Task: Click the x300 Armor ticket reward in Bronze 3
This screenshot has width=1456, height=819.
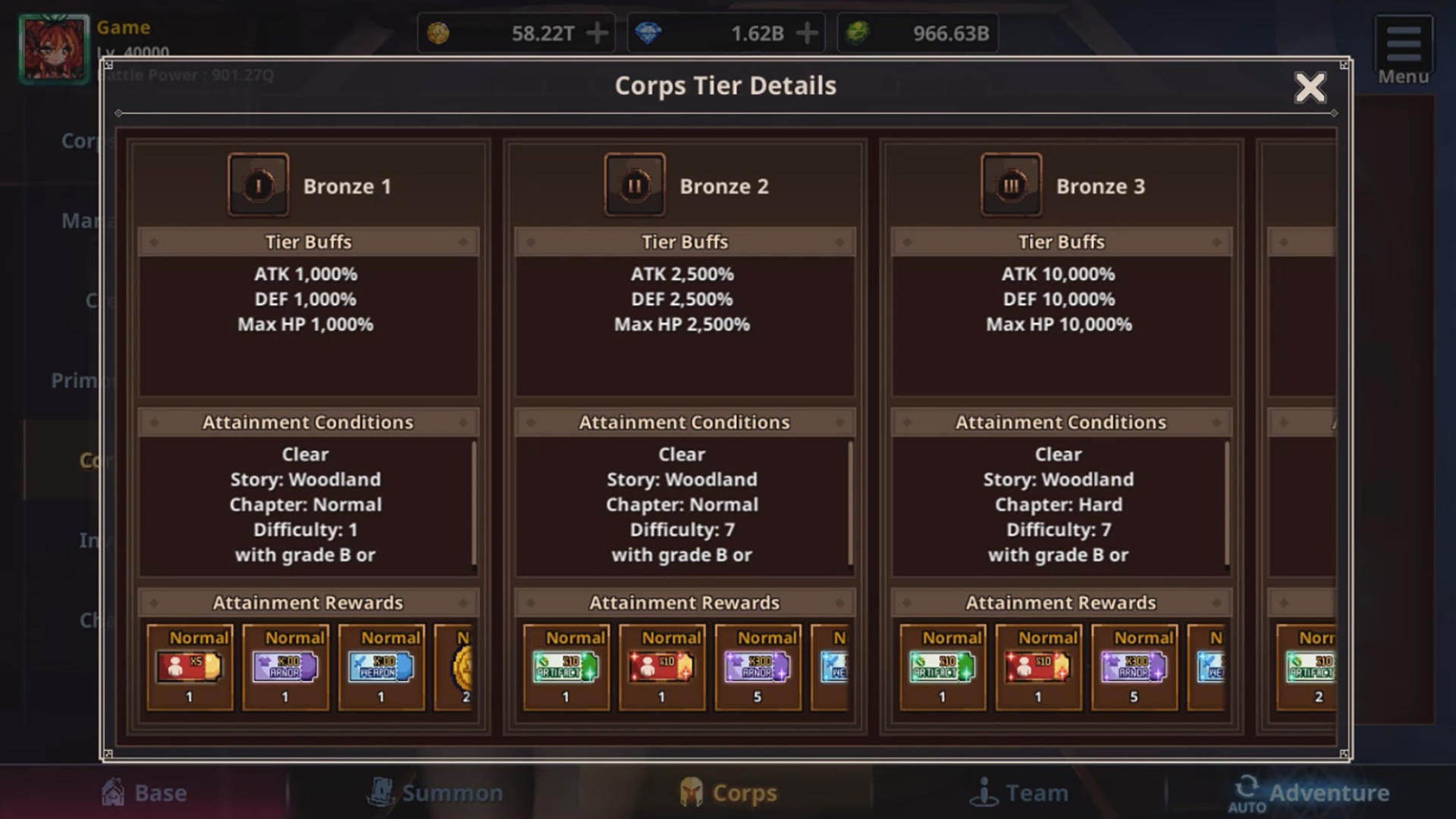Action: 1135,666
